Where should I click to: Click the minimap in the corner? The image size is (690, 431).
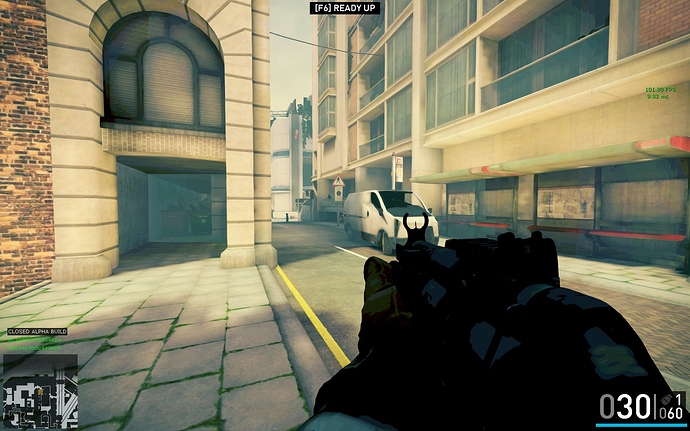[39, 391]
